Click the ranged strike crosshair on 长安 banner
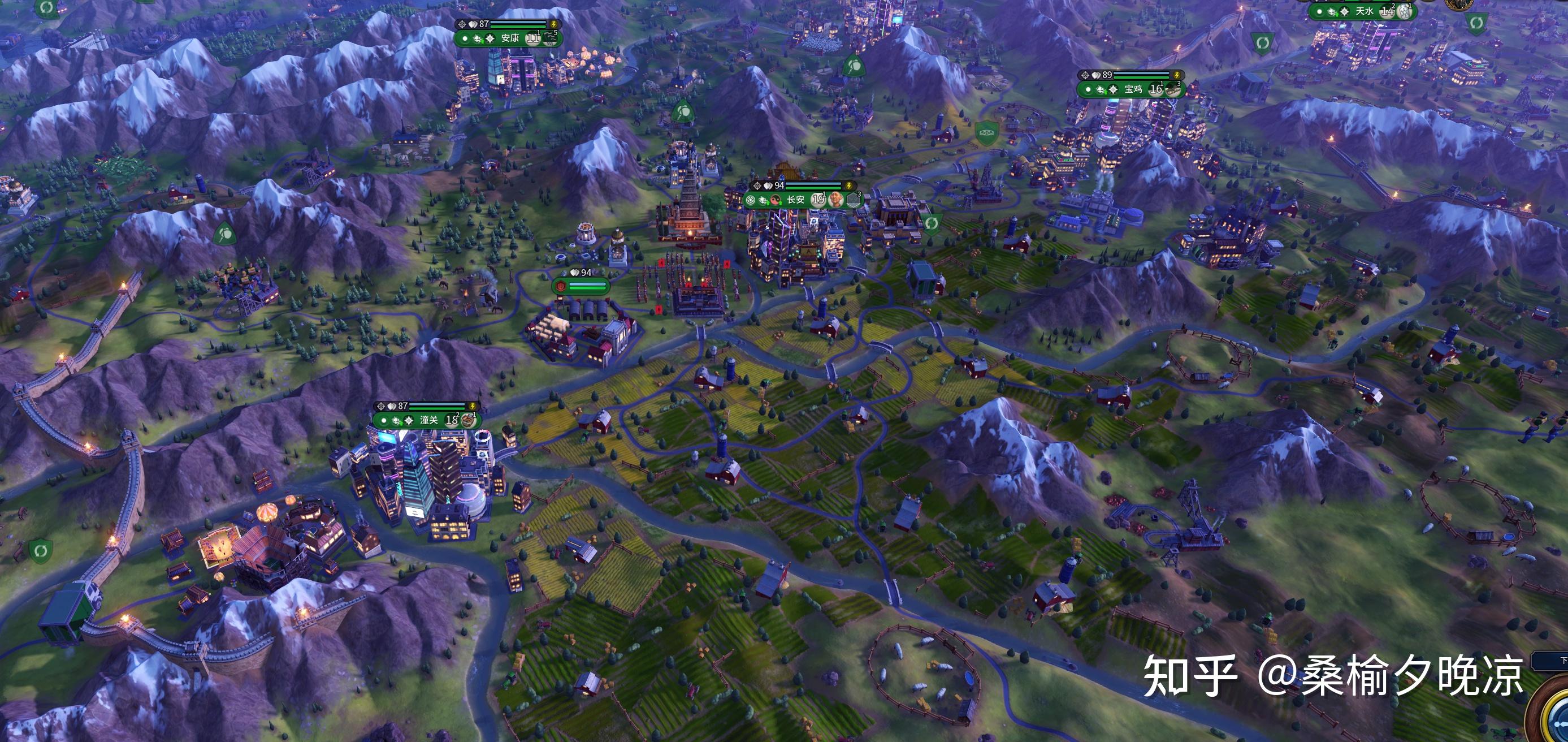 (757, 186)
